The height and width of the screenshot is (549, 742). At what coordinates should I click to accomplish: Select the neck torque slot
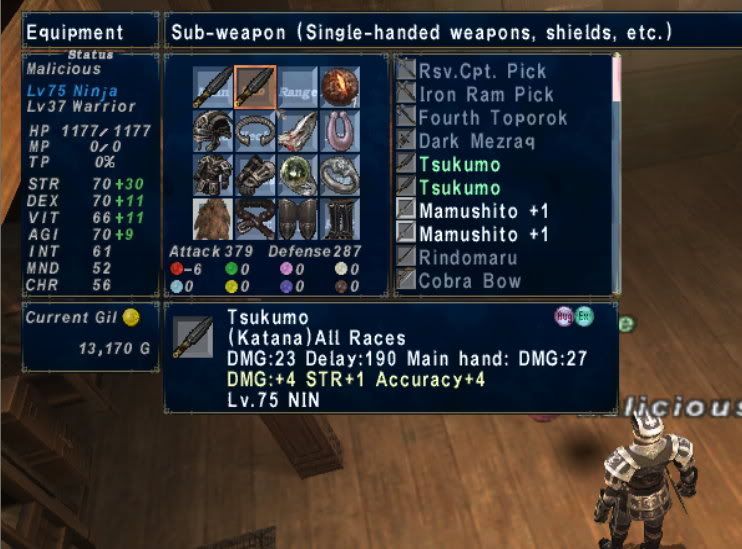(x=256, y=131)
